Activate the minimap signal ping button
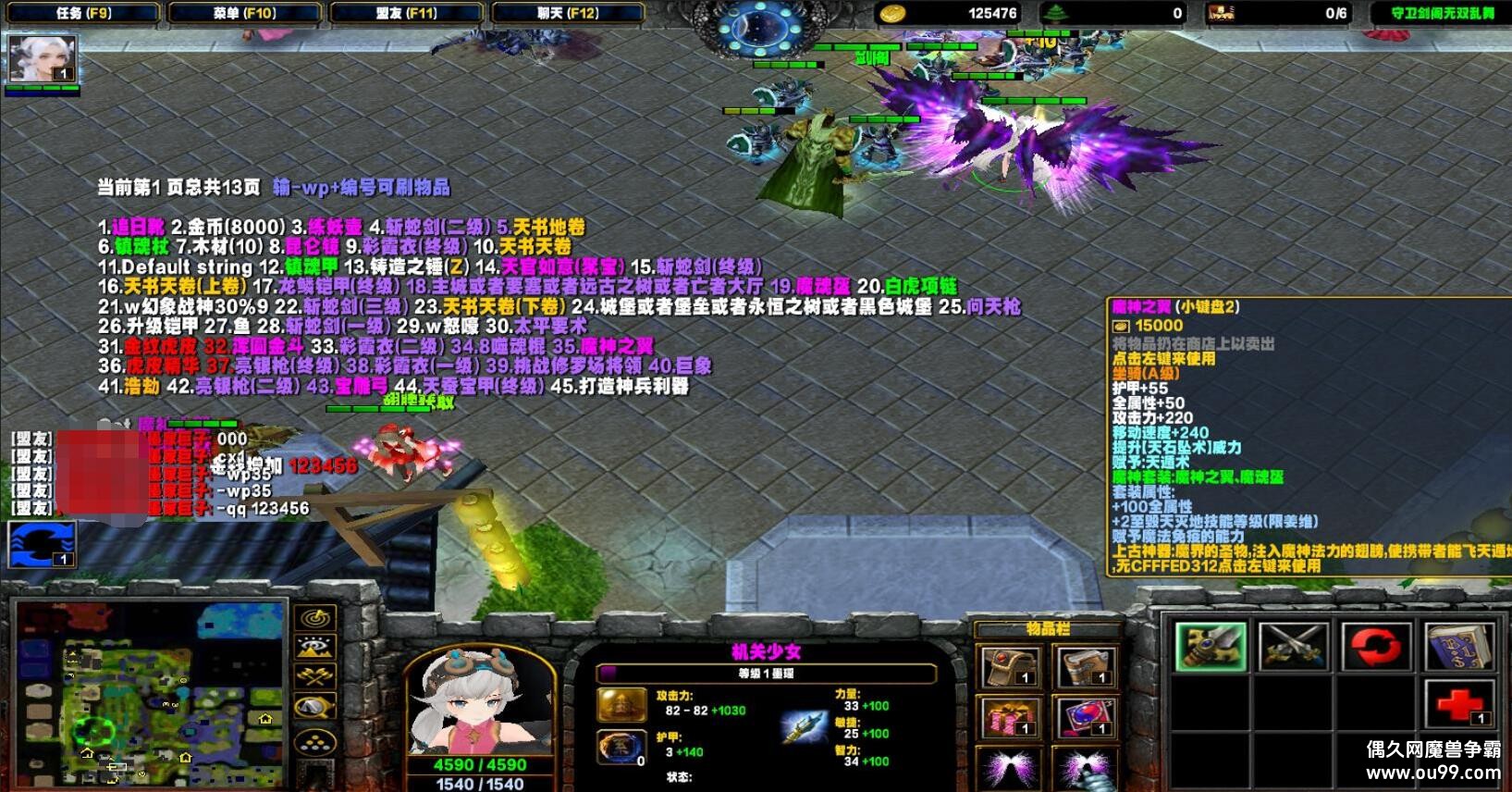Screen dimensions: 1512x792 tap(315, 617)
